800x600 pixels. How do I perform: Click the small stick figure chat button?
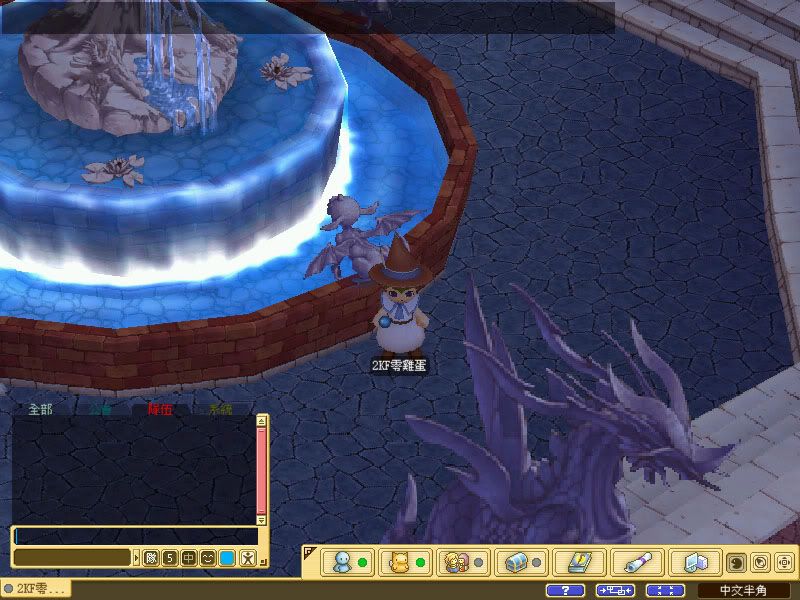tap(247, 557)
